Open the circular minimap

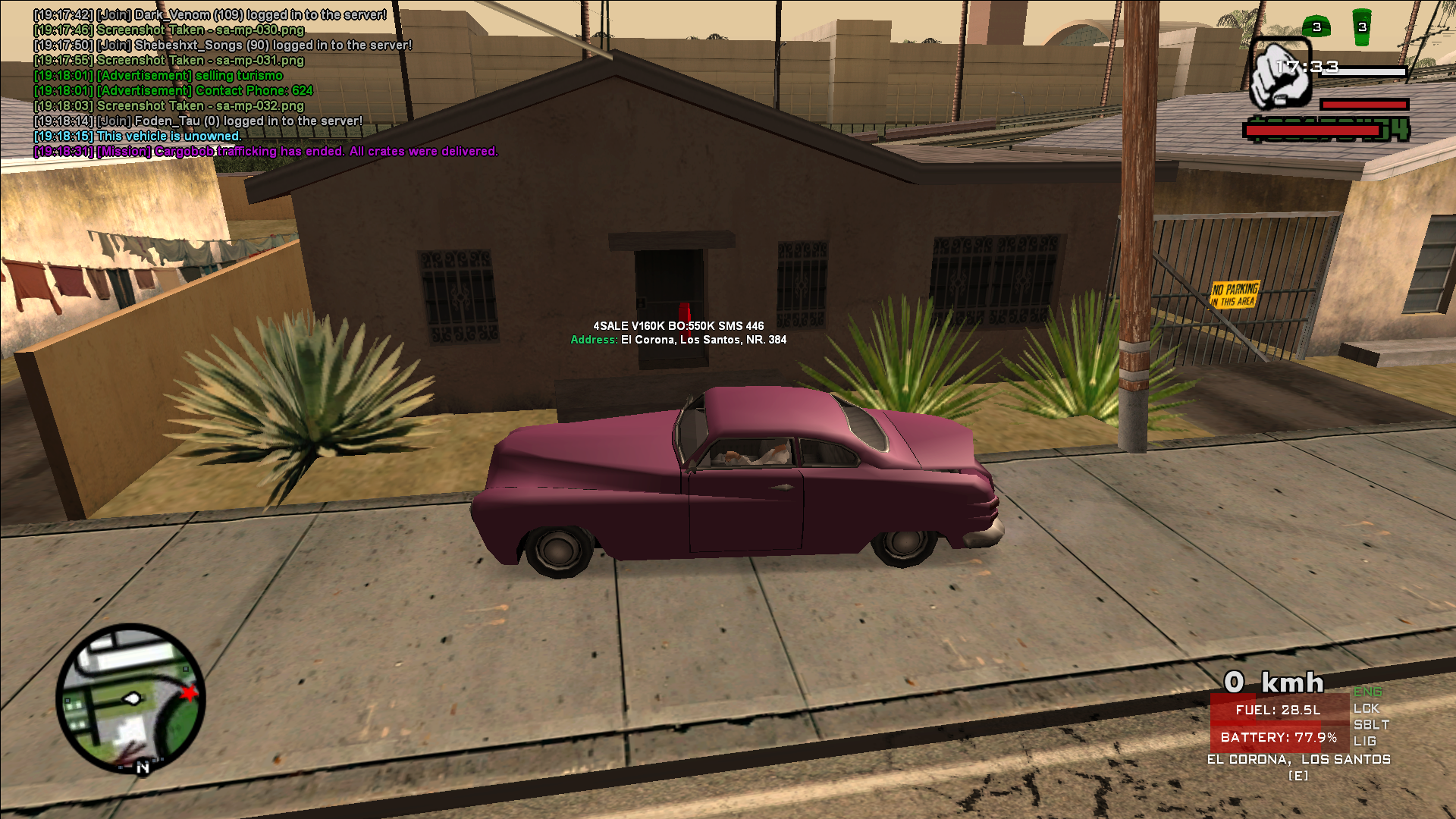point(130,698)
